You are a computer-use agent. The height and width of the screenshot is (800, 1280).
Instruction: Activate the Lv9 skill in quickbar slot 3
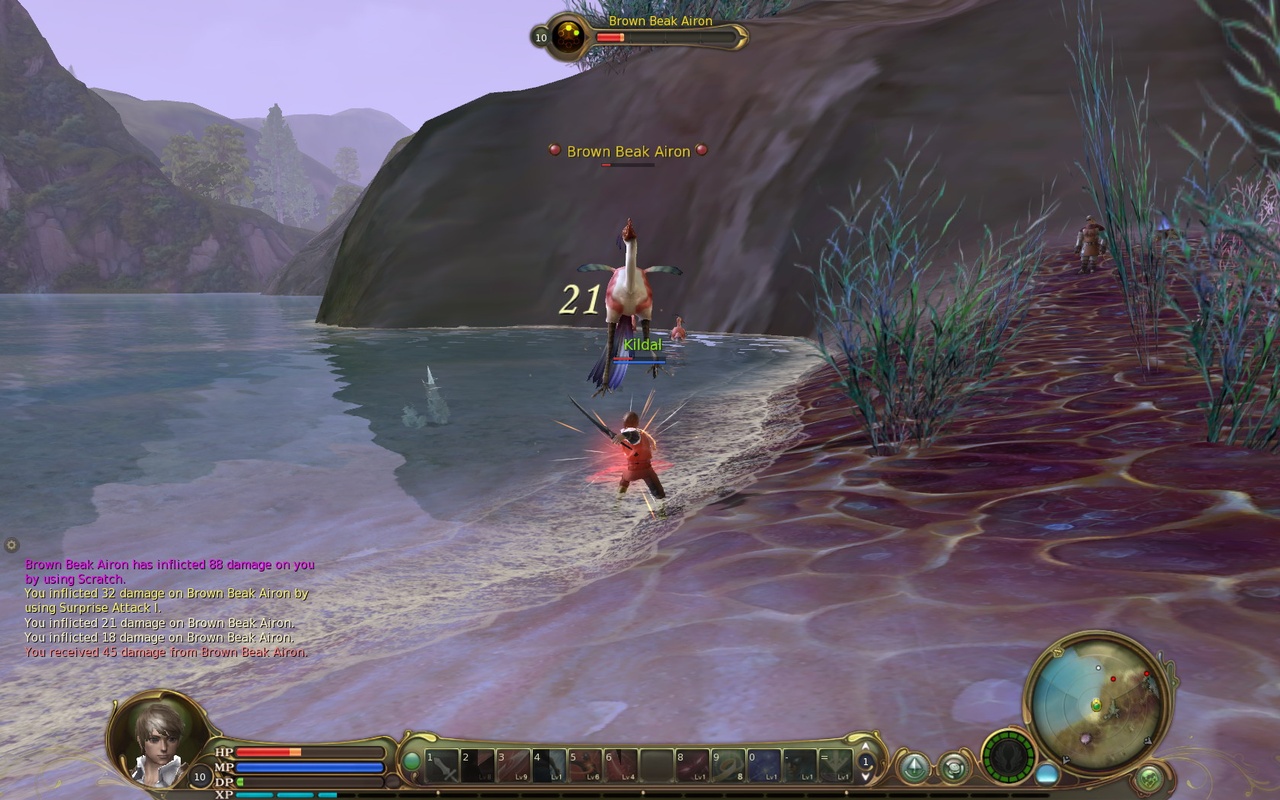click(x=513, y=766)
